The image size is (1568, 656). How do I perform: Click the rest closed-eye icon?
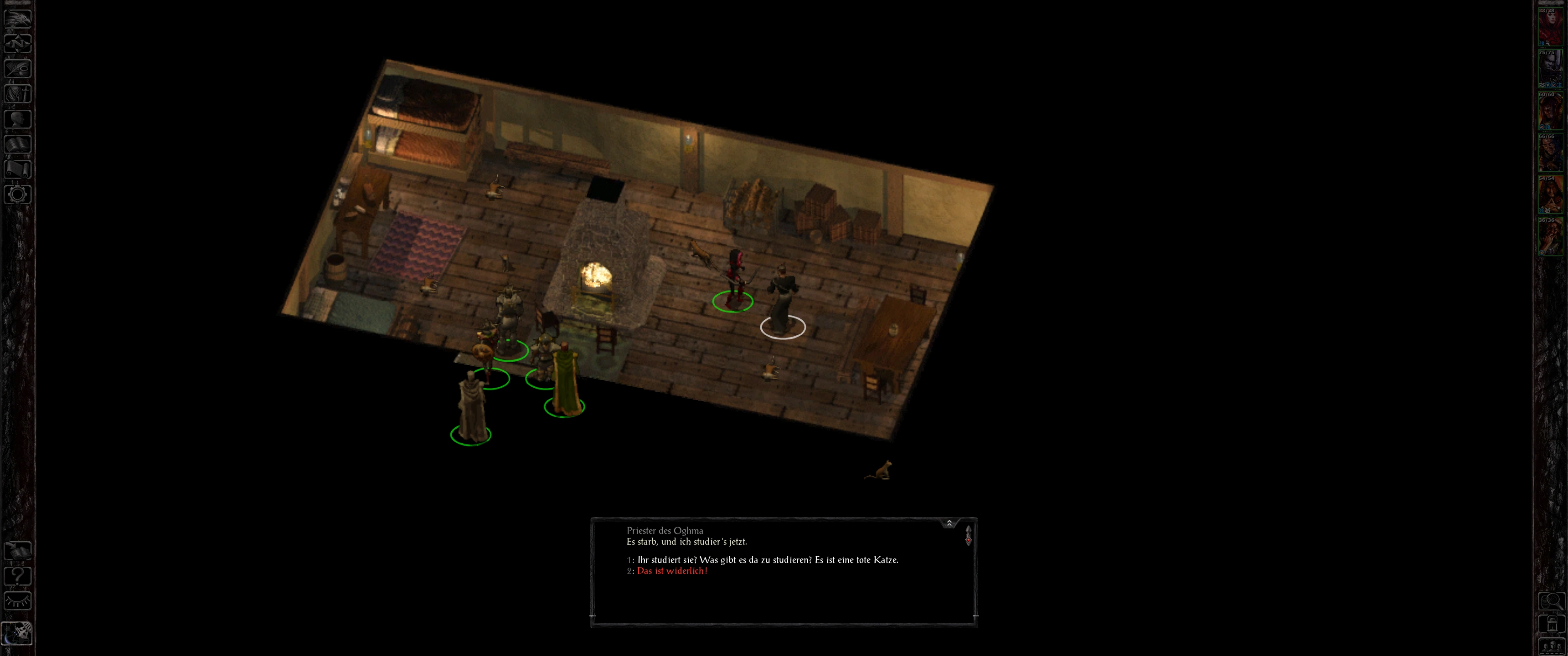(18, 601)
